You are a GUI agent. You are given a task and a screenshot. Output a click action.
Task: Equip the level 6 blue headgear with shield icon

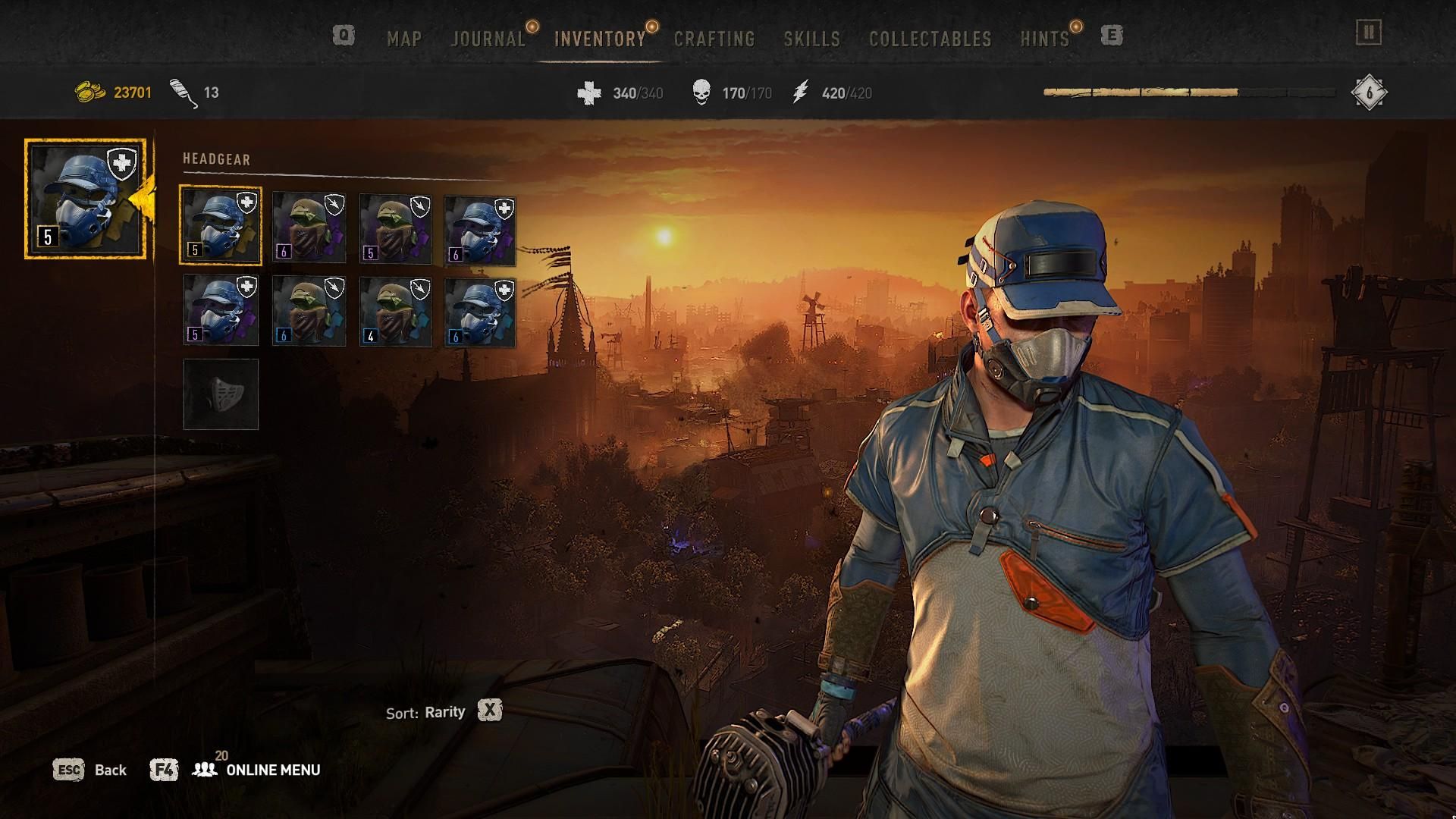tap(481, 227)
